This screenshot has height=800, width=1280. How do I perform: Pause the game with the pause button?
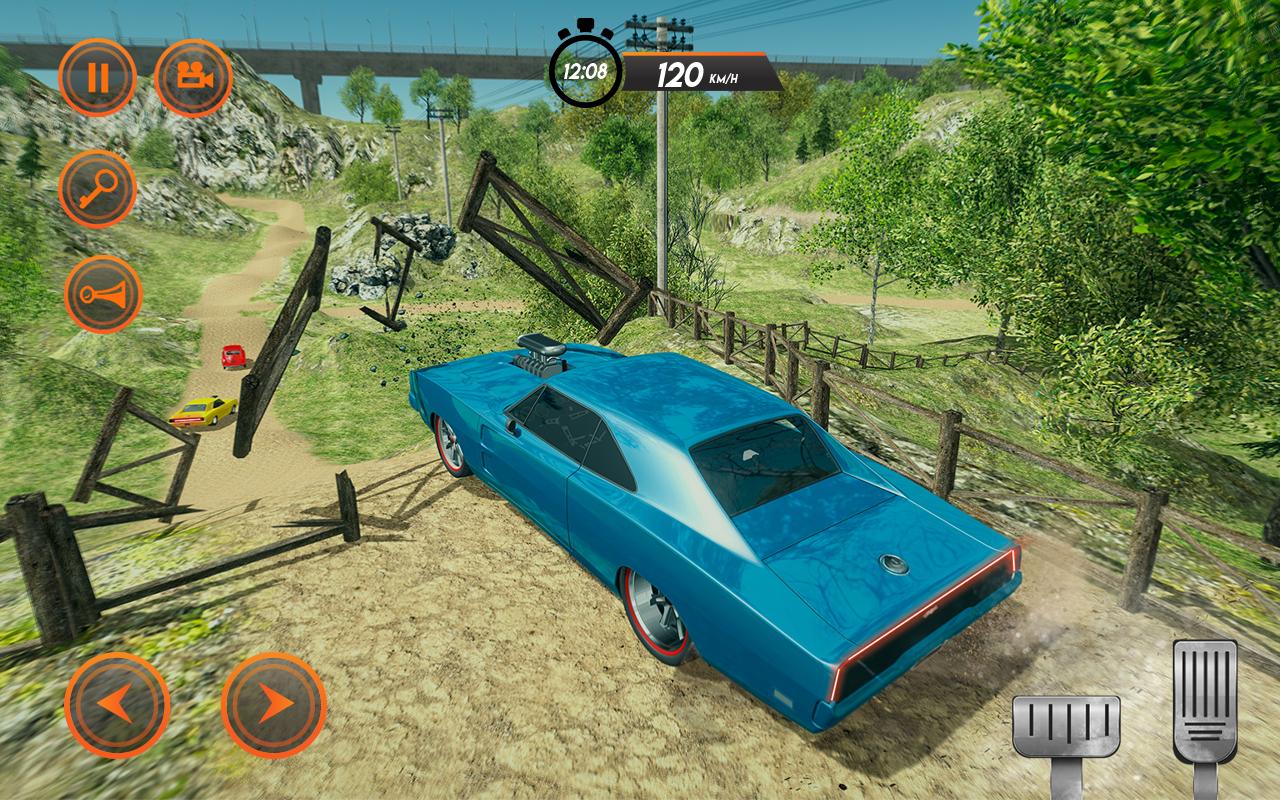97,78
